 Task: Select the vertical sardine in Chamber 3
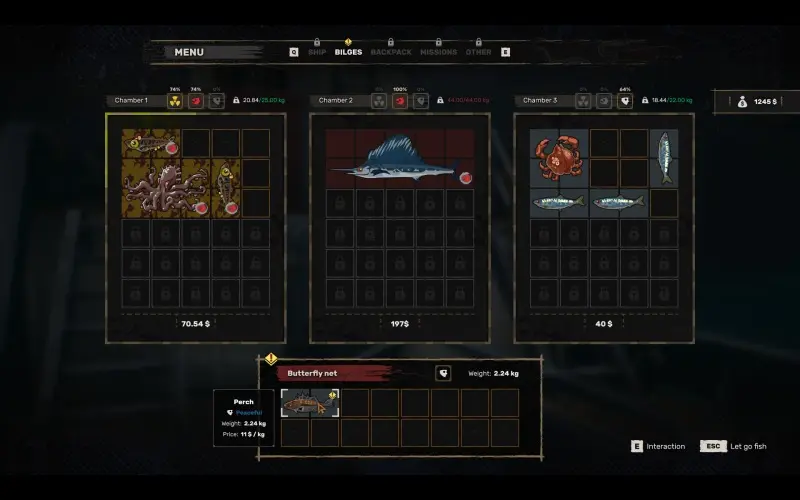(x=664, y=158)
